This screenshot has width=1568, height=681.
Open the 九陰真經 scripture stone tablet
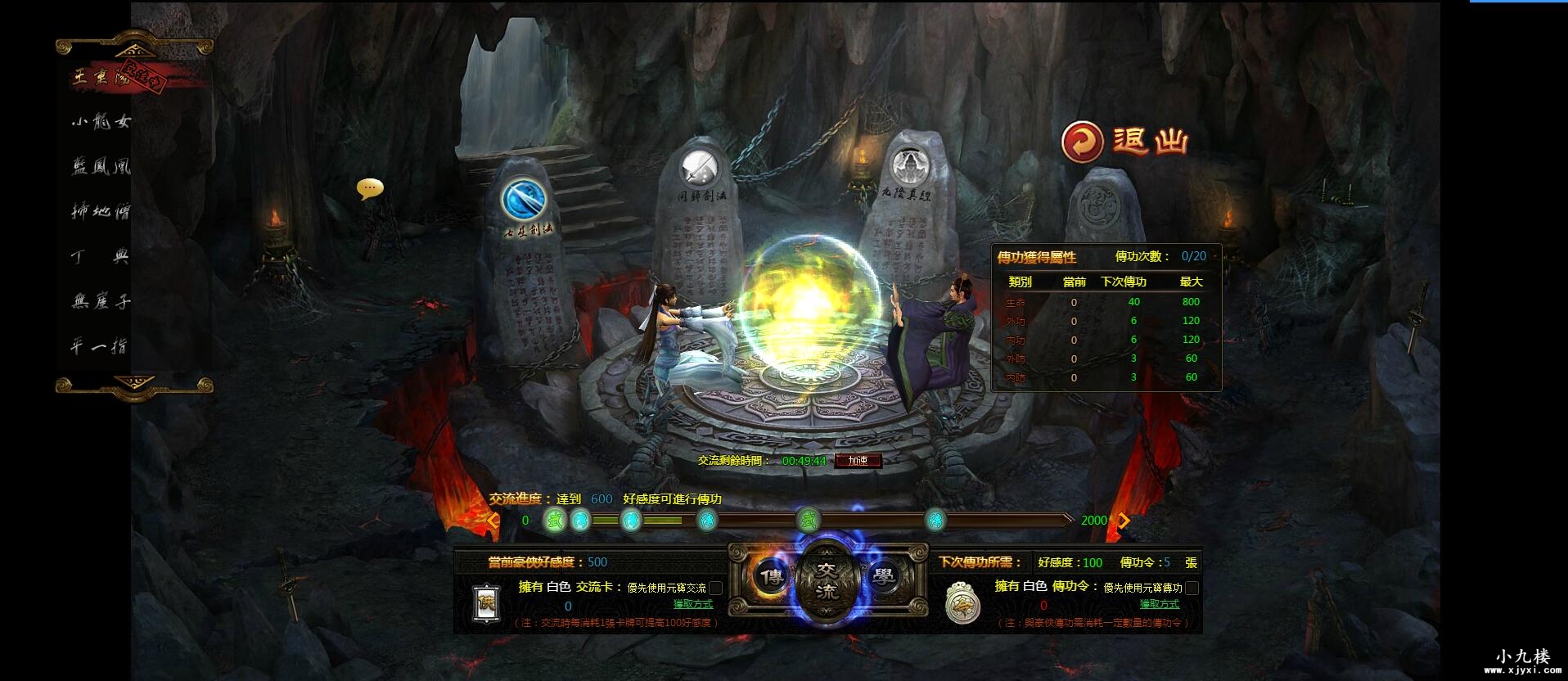911,164
